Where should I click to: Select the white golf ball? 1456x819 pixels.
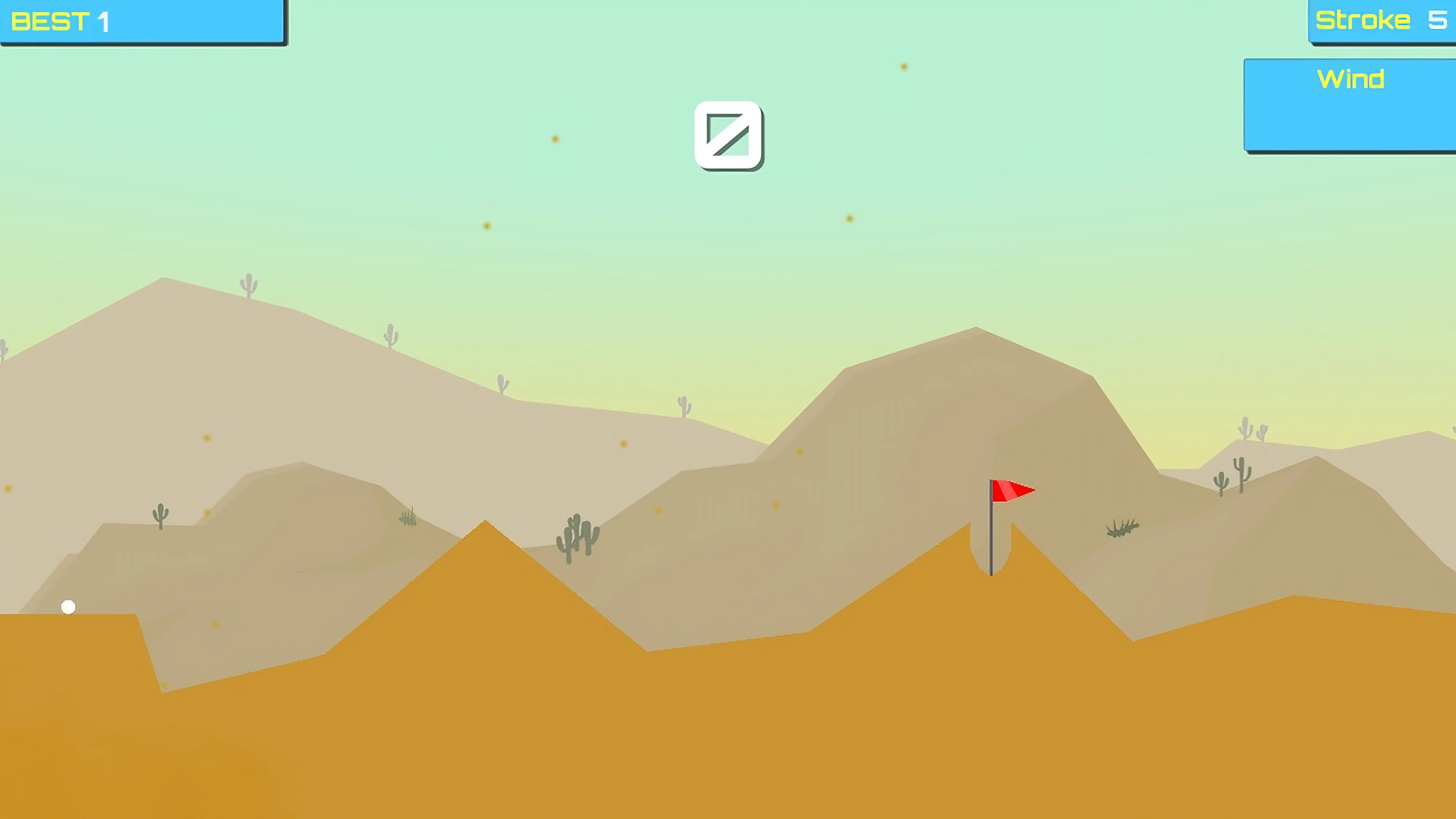68,607
